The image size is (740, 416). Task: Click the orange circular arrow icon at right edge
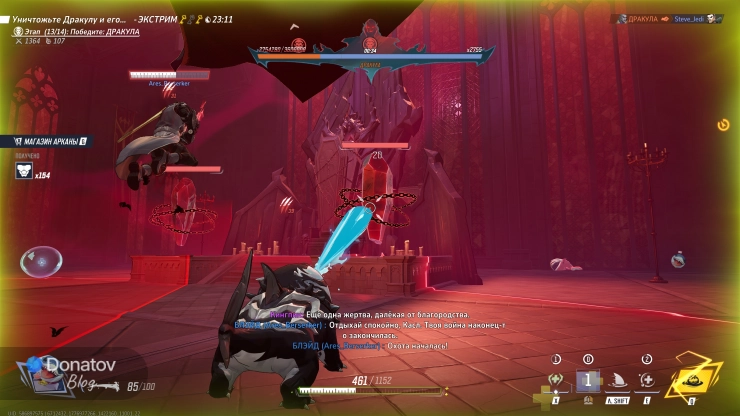click(x=723, y=125)
